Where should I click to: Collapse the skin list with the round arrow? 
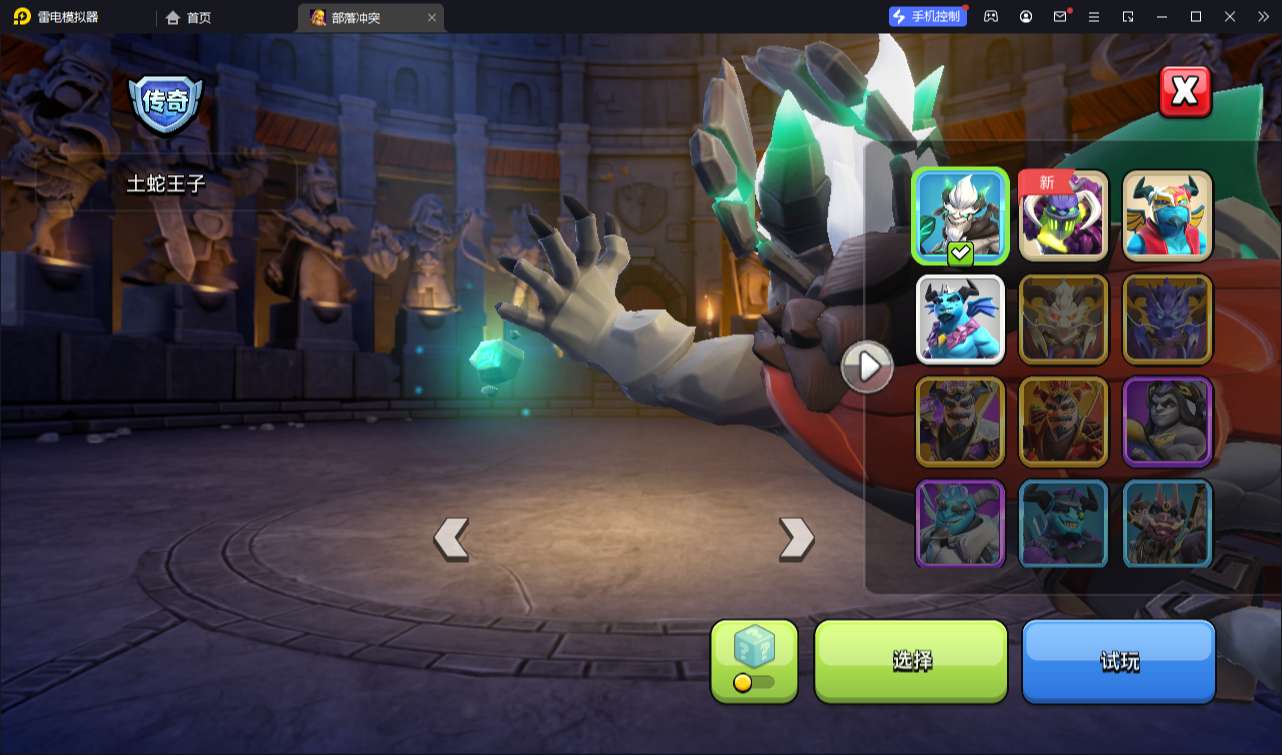[866, 367]
